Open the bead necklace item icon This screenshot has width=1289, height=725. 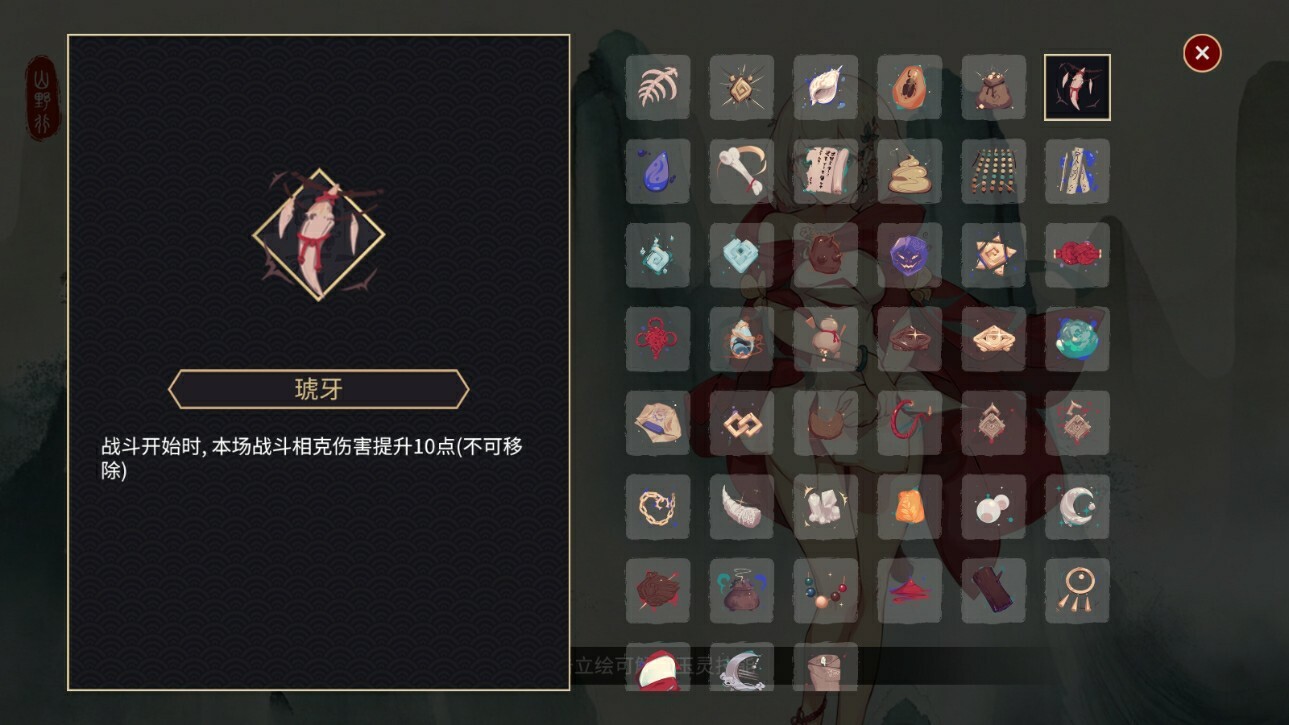(826, 591)
